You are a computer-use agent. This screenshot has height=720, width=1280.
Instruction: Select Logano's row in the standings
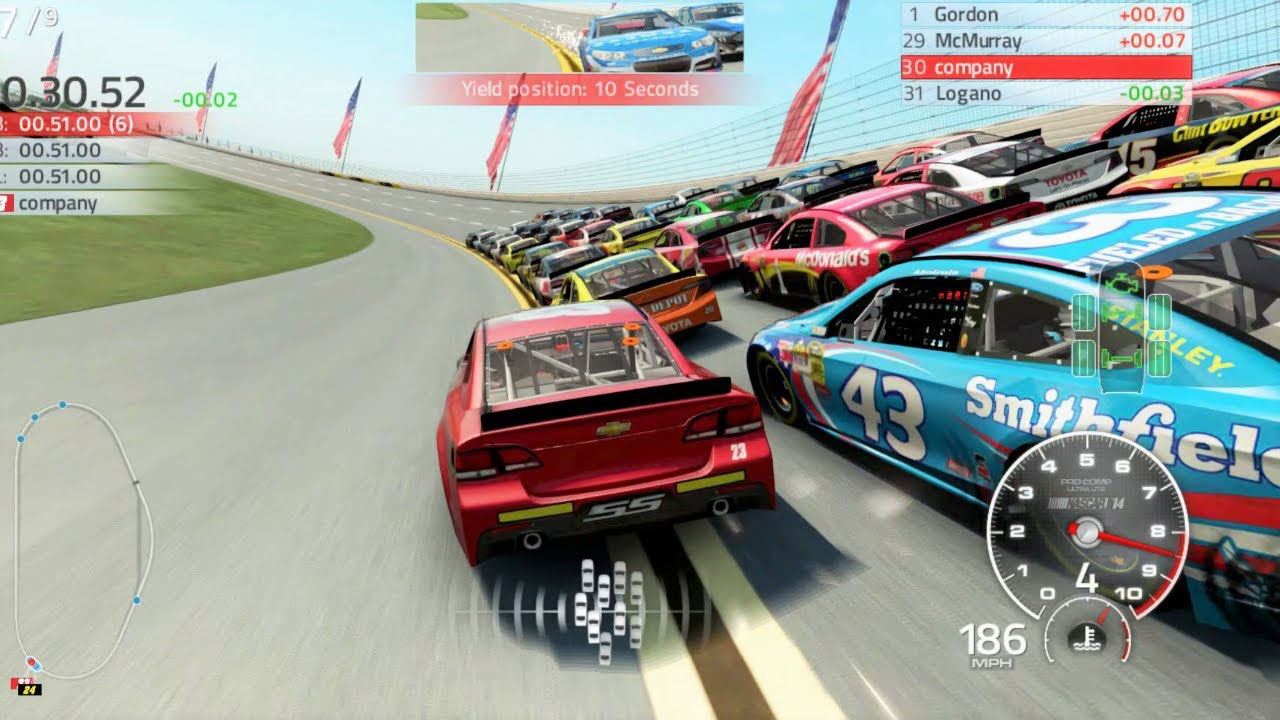click(1046, 93)
